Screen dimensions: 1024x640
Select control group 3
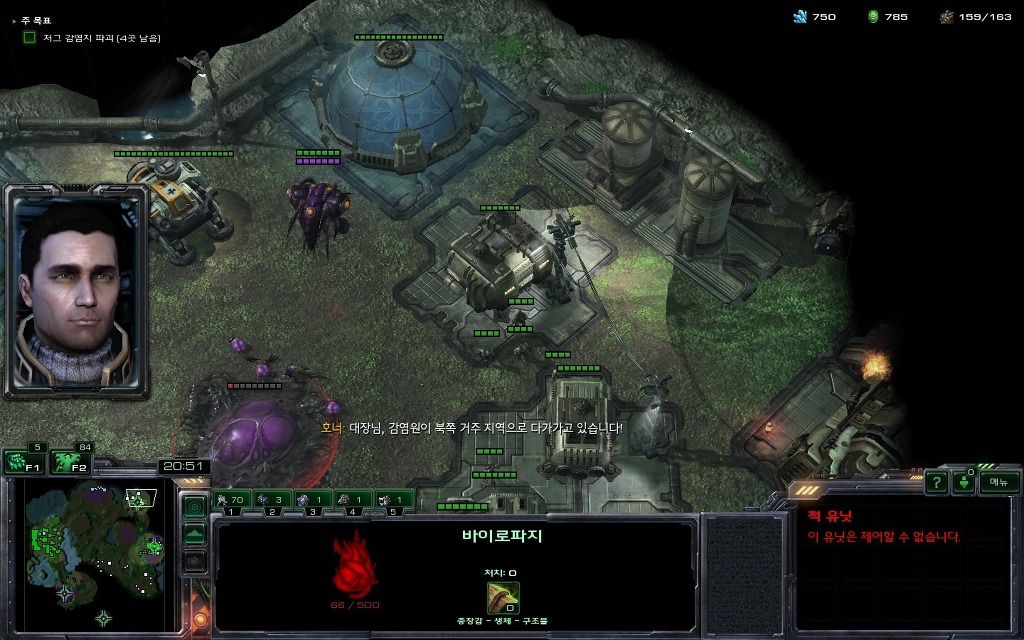pos(312,499)
